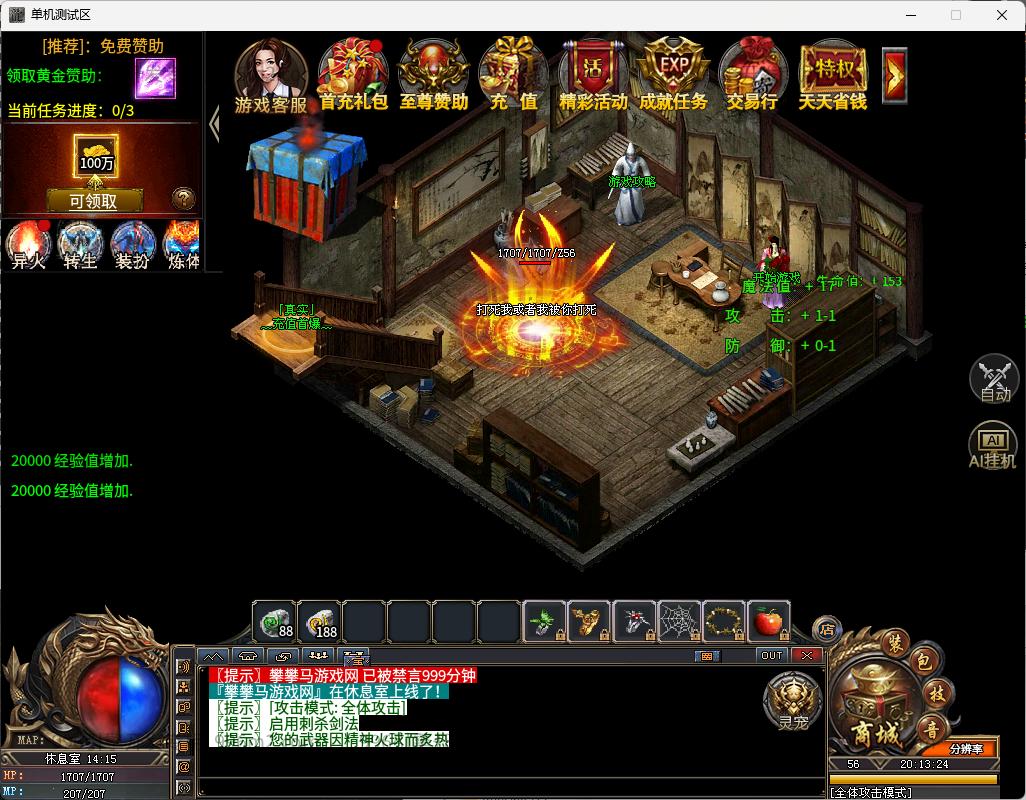This screenshot has width=1026, height=800.
Task: Open the 至尊赞助 sponsorship menu
Action: pyautogui.click(x=434, y=73)
